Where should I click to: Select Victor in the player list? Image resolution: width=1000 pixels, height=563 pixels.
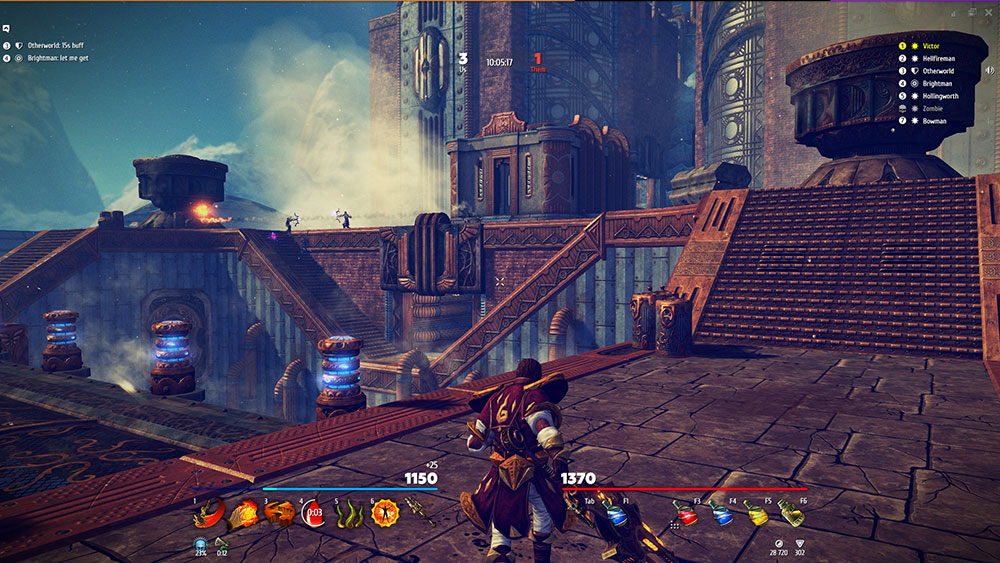tap(931, 46)
